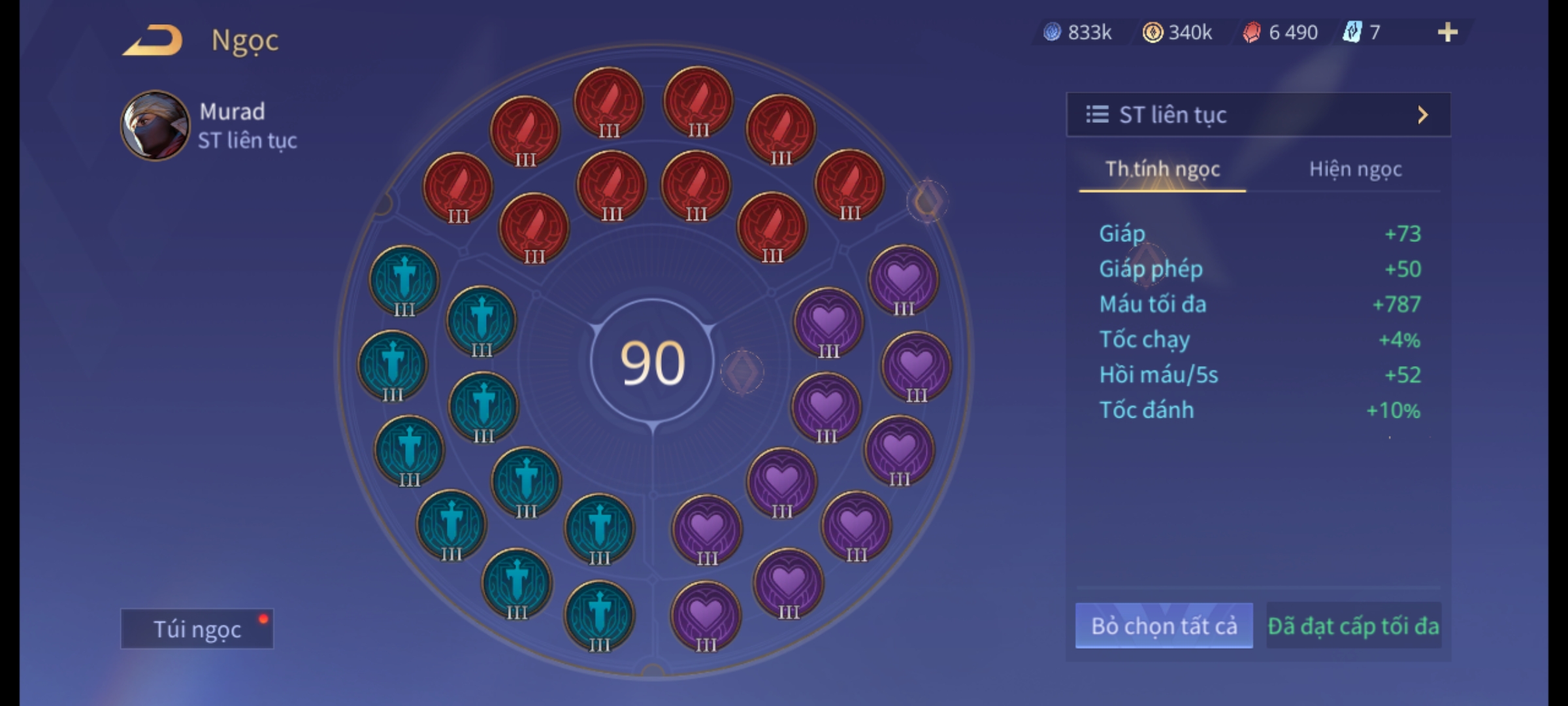Go back using the arrow button
The height and width of the screenshot is (706, 1568).
tap(152, 40)
